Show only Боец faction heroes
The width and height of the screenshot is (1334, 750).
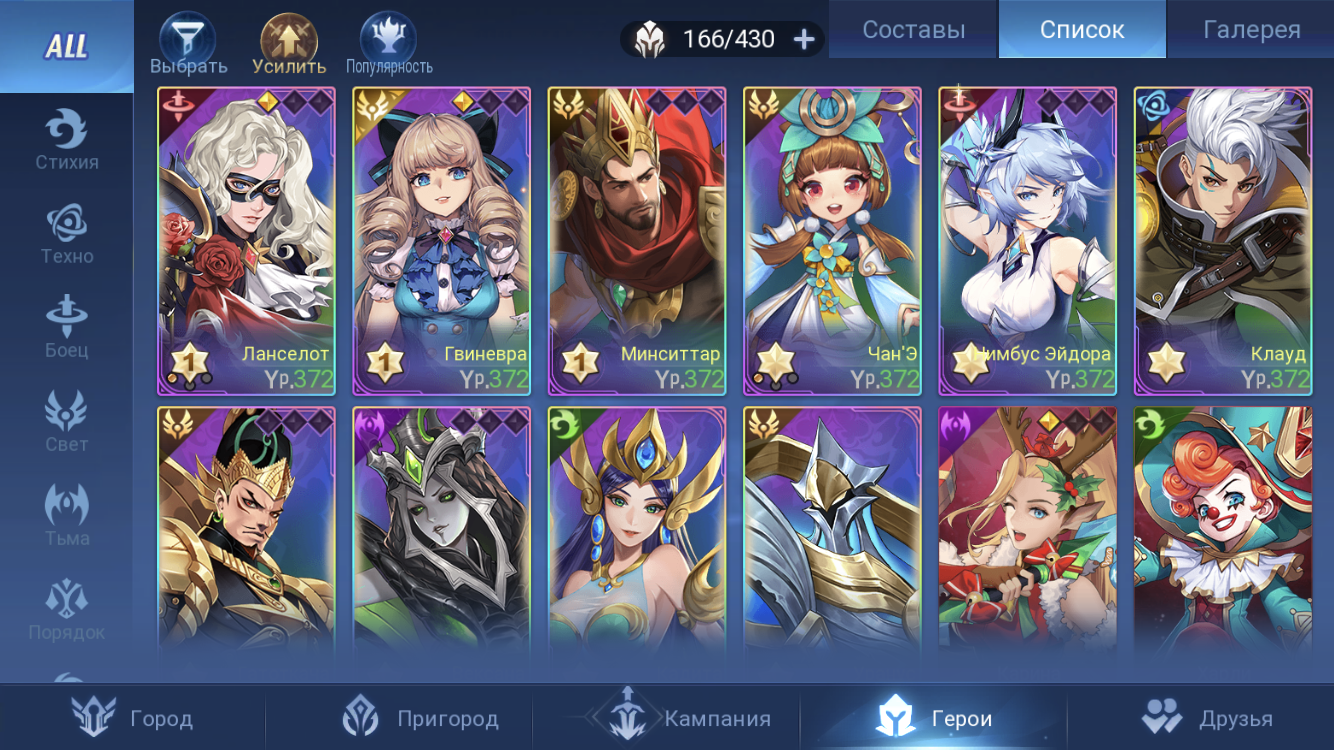67,329
